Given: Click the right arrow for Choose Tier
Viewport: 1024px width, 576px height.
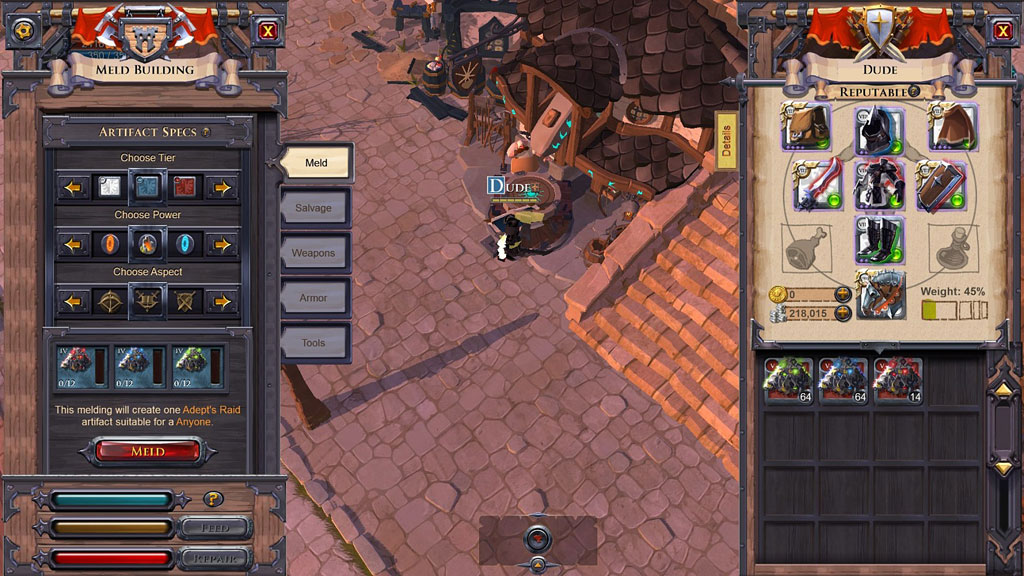Looking at the screenshot, I should [221, 187].
